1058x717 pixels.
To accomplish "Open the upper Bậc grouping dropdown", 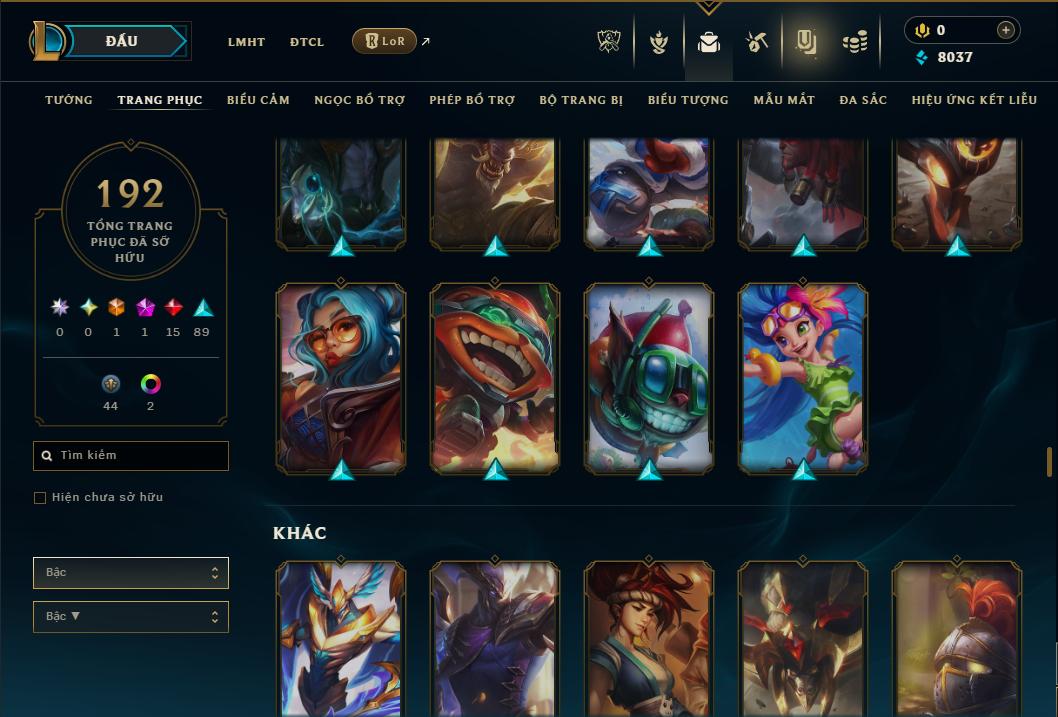I will click(131, 573).
